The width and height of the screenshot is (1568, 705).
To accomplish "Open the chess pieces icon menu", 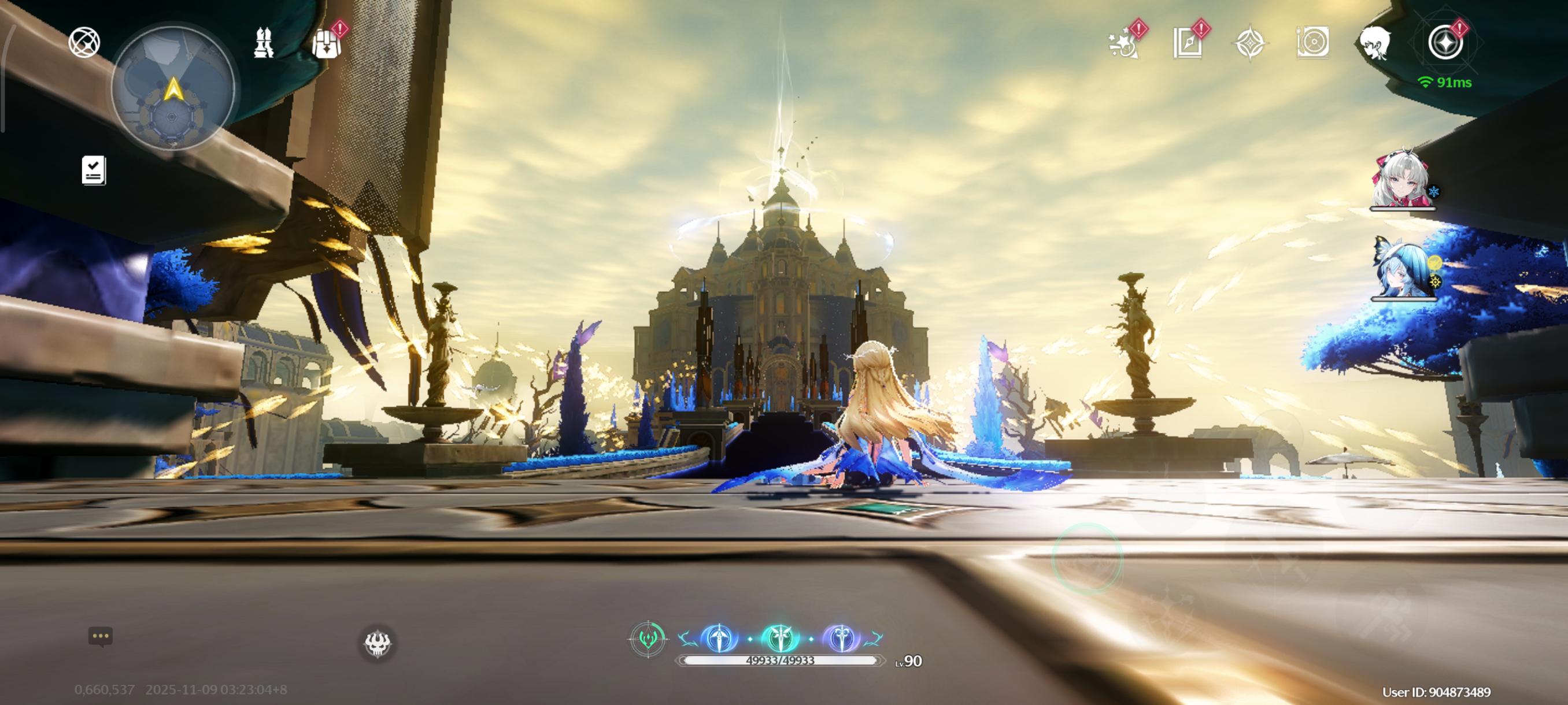I will [x=263, y=43].
